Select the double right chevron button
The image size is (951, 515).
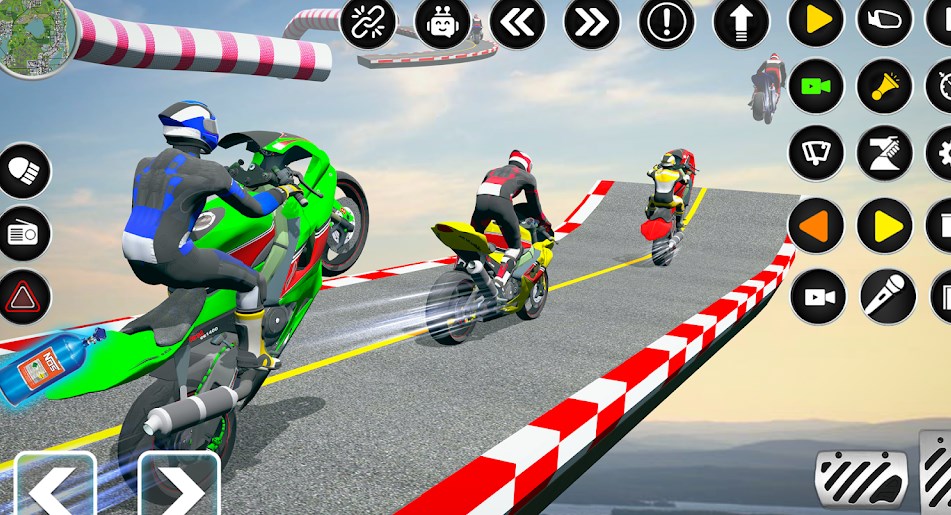pyautogui.click(x=592, y=22)
